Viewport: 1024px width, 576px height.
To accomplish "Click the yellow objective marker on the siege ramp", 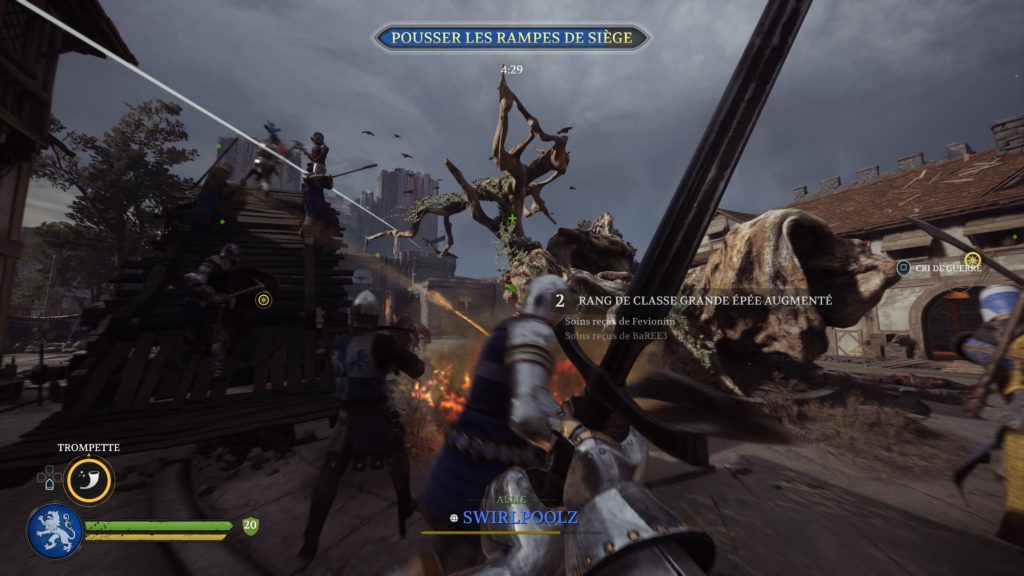I will [x=263, y=299].
